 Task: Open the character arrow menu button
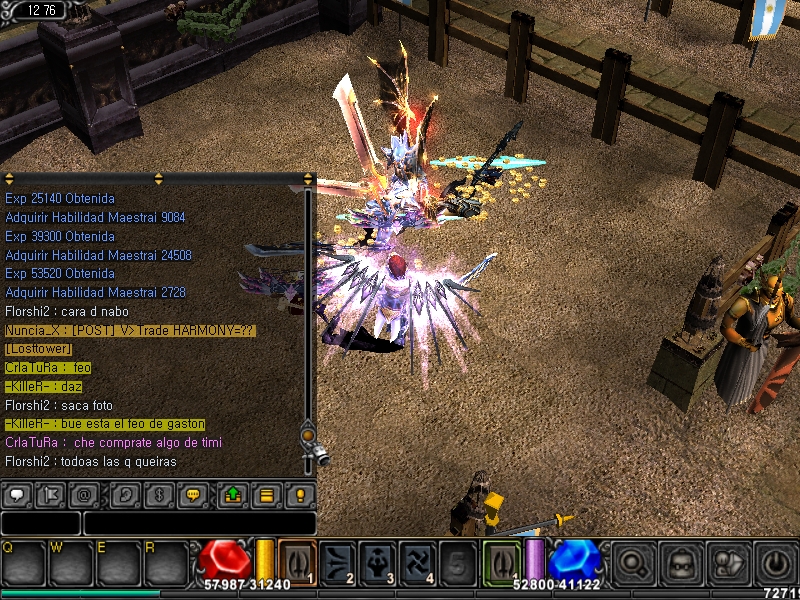[727, 562]
